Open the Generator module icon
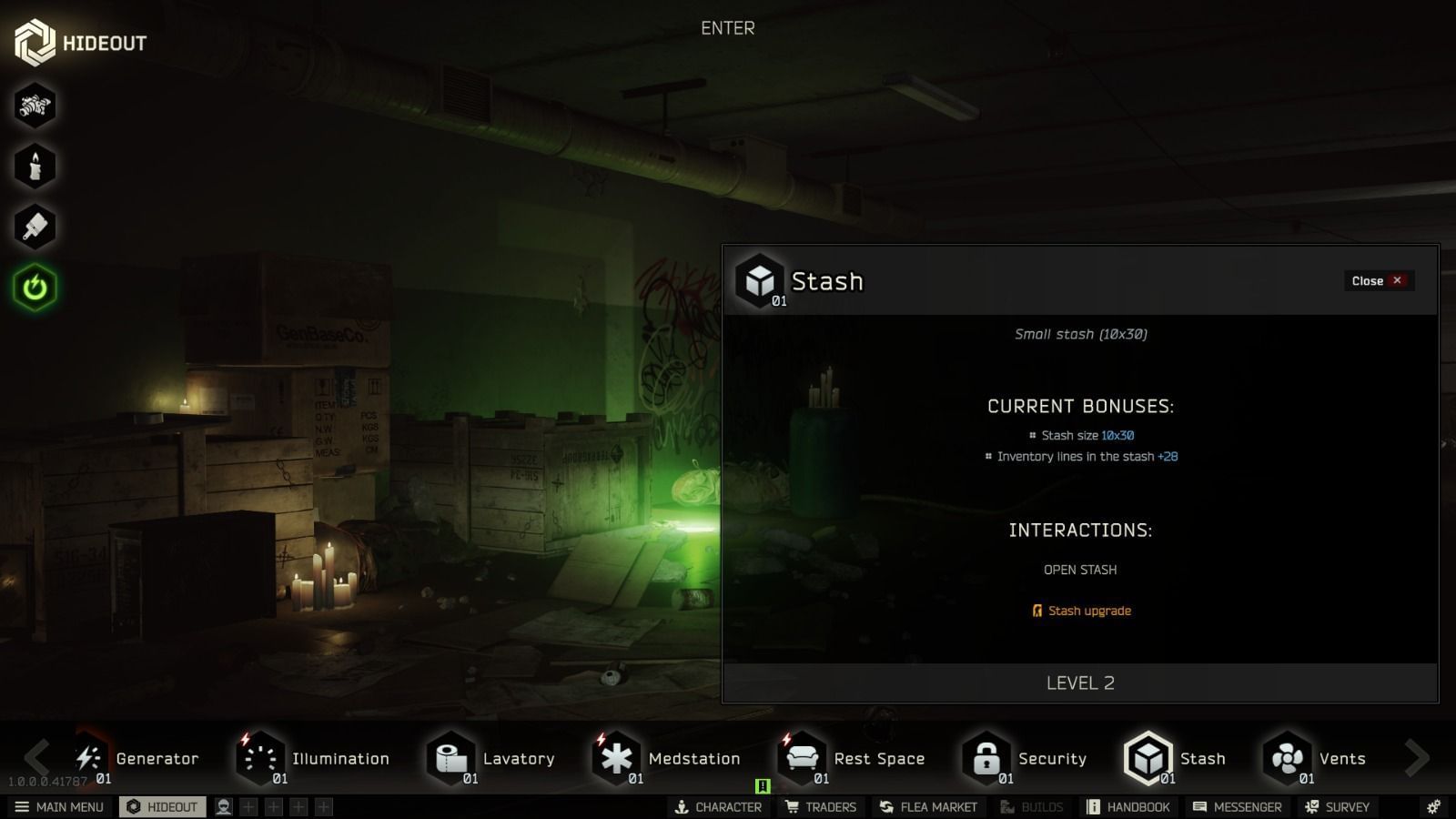 [88, 758]
